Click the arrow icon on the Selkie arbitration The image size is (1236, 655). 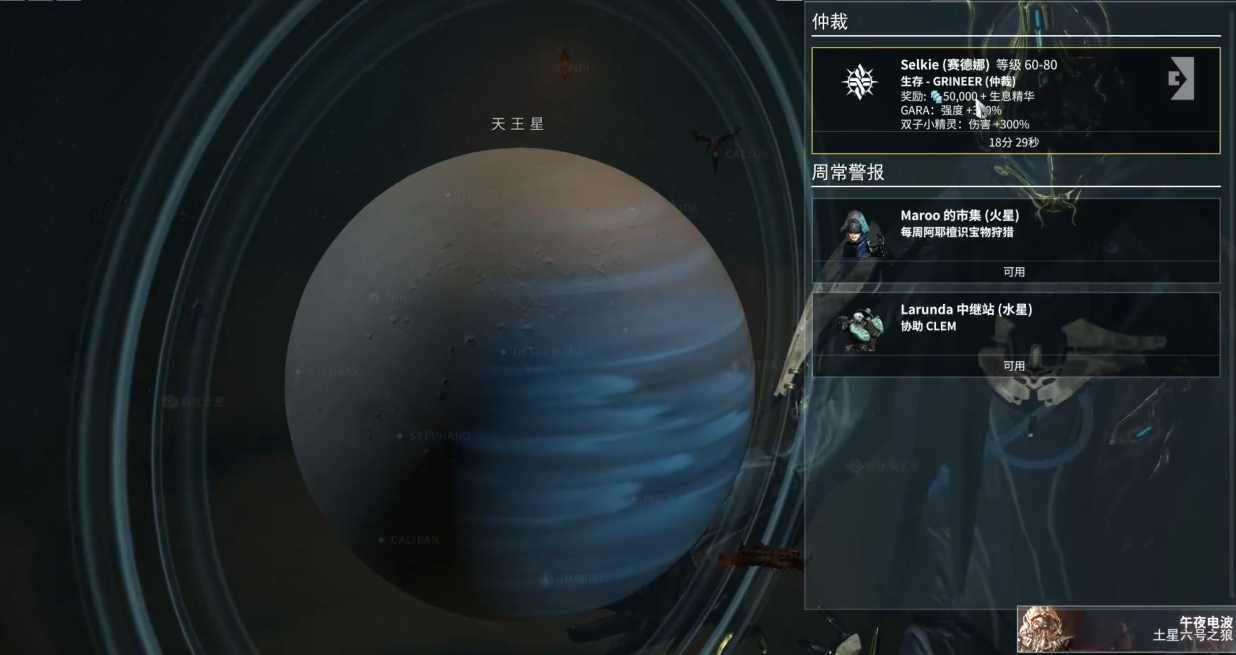1181,79
